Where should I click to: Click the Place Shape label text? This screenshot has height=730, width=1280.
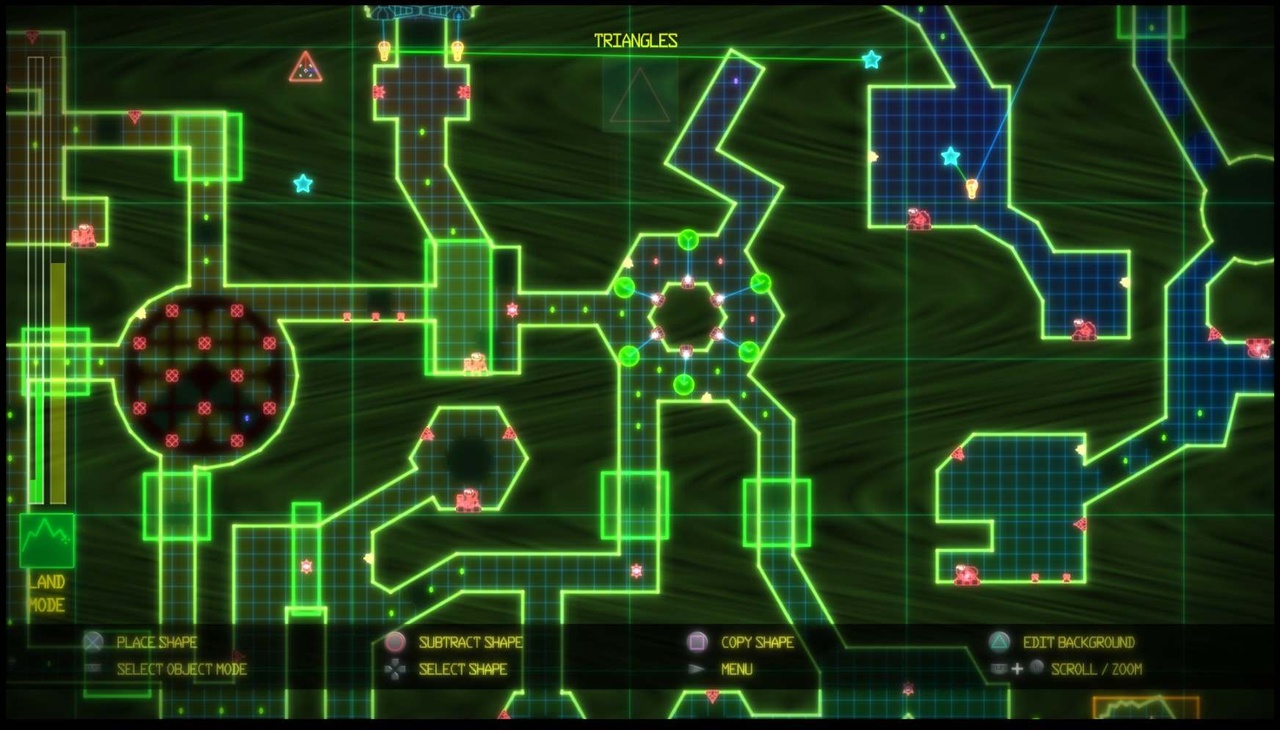point(156,642)
